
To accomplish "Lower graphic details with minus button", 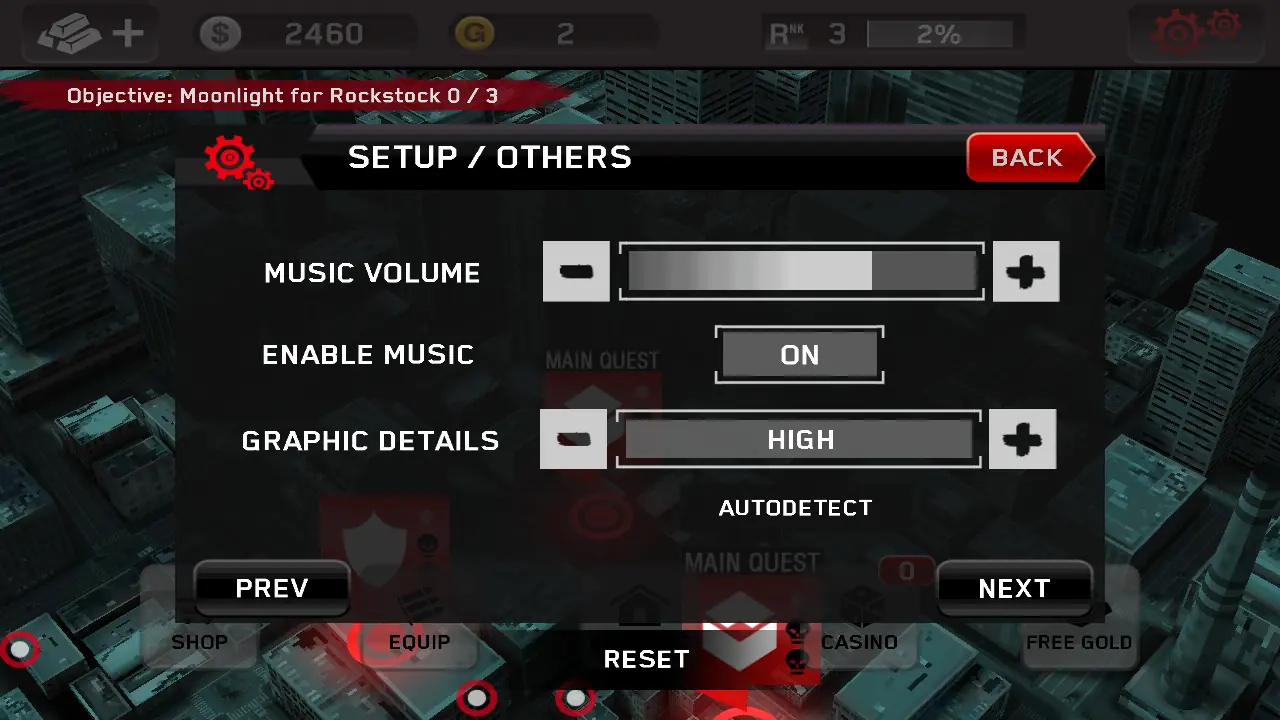I will 573,439.
